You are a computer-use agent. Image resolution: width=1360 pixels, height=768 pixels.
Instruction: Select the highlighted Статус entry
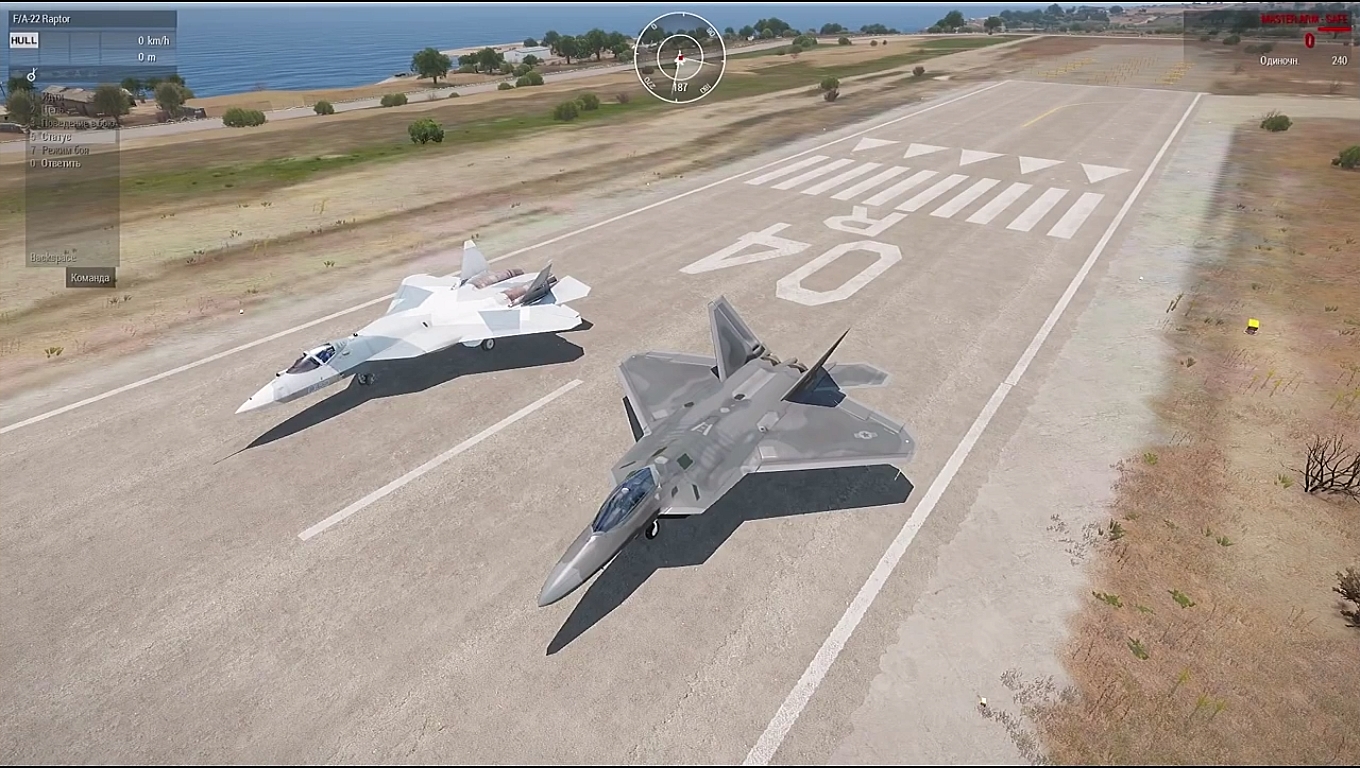(56, 136)
